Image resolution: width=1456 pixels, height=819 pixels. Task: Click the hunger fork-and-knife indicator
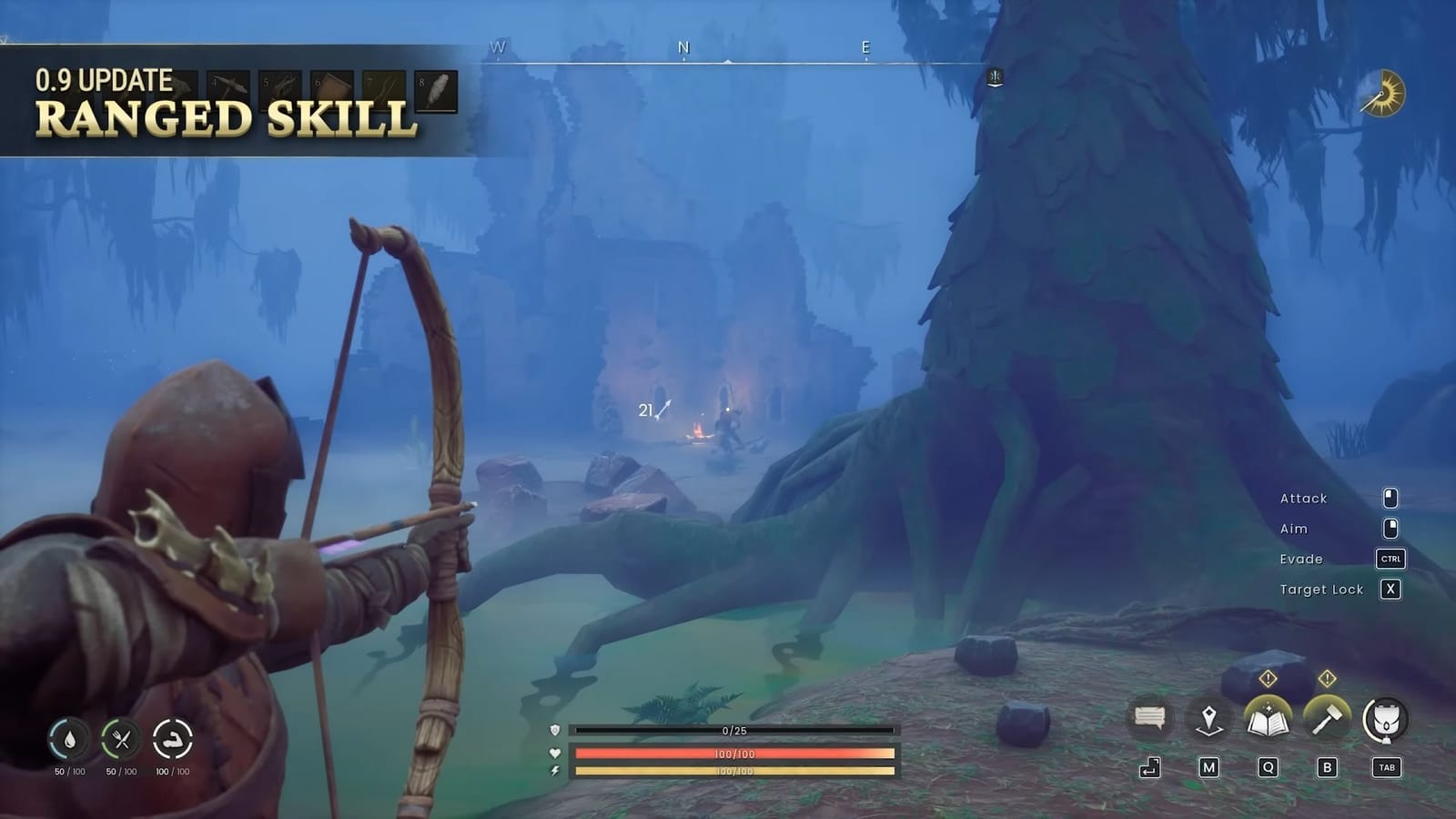tap(119, 737)
